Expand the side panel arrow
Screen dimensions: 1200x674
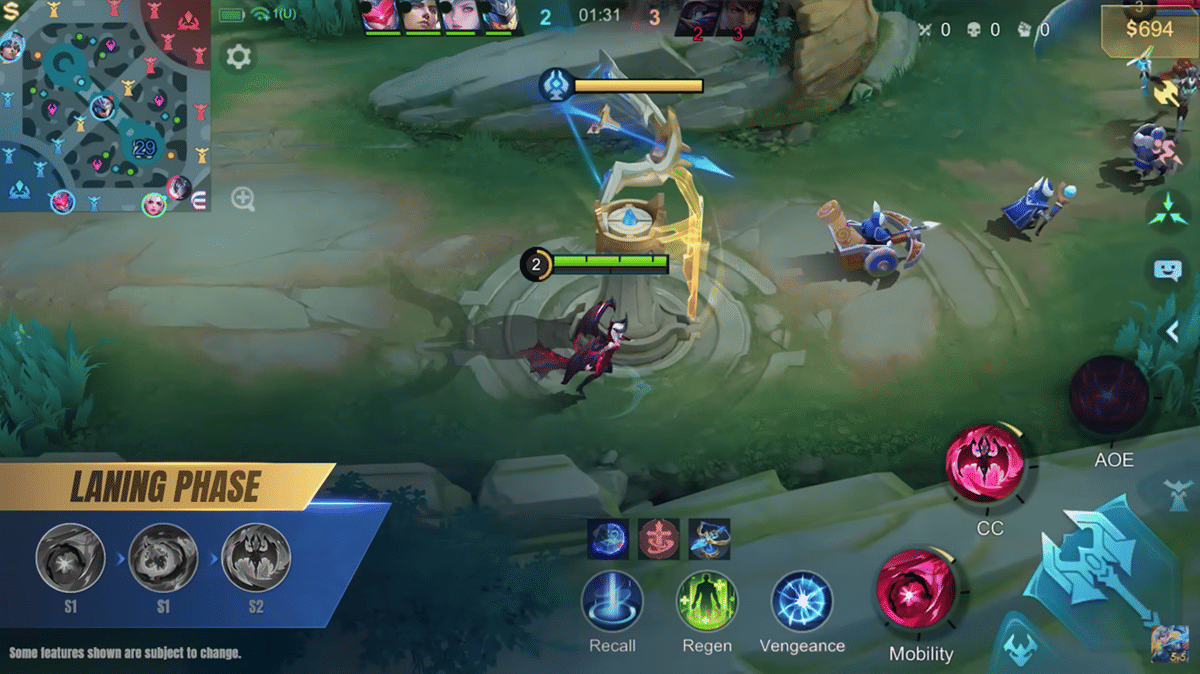(x=1174, y=331)
